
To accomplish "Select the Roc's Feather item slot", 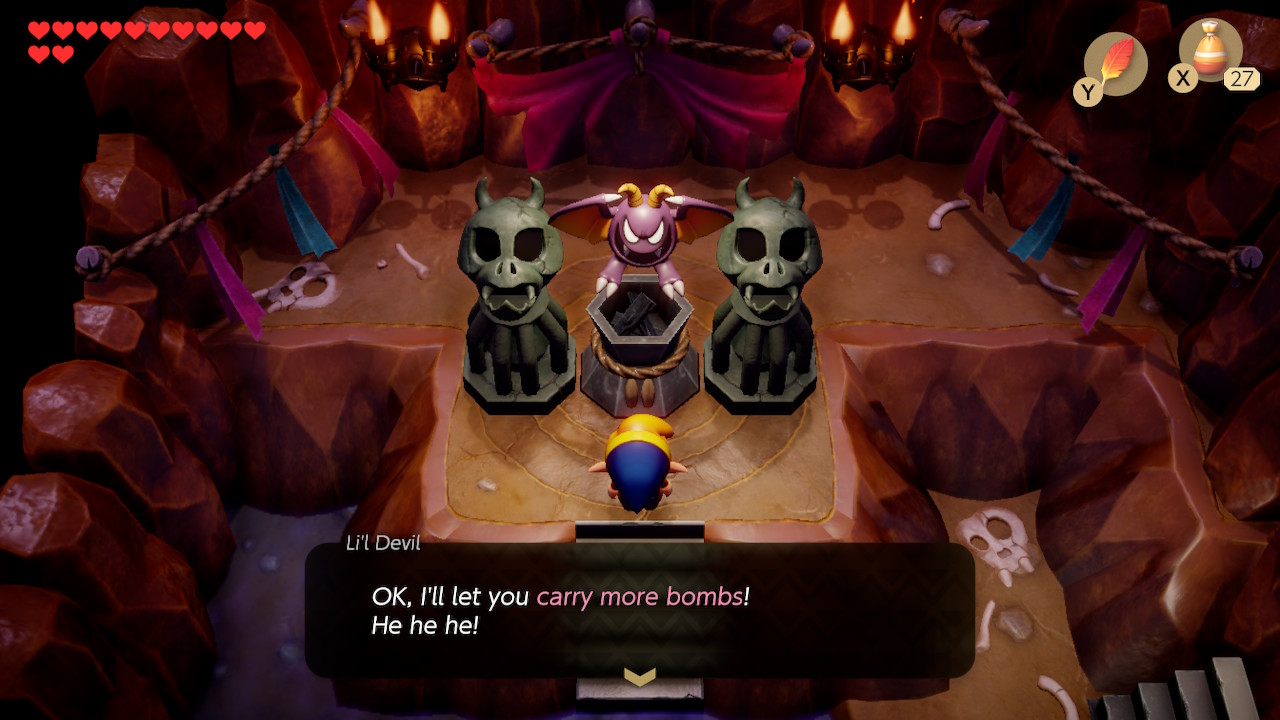I will 1115,62.
